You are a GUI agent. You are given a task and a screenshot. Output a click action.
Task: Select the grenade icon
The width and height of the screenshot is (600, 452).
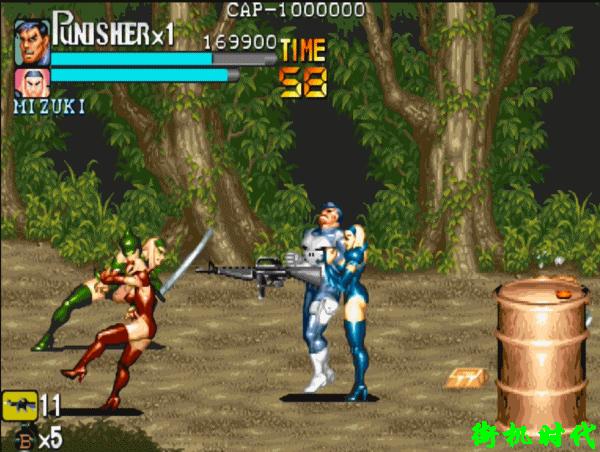[24, 436]
